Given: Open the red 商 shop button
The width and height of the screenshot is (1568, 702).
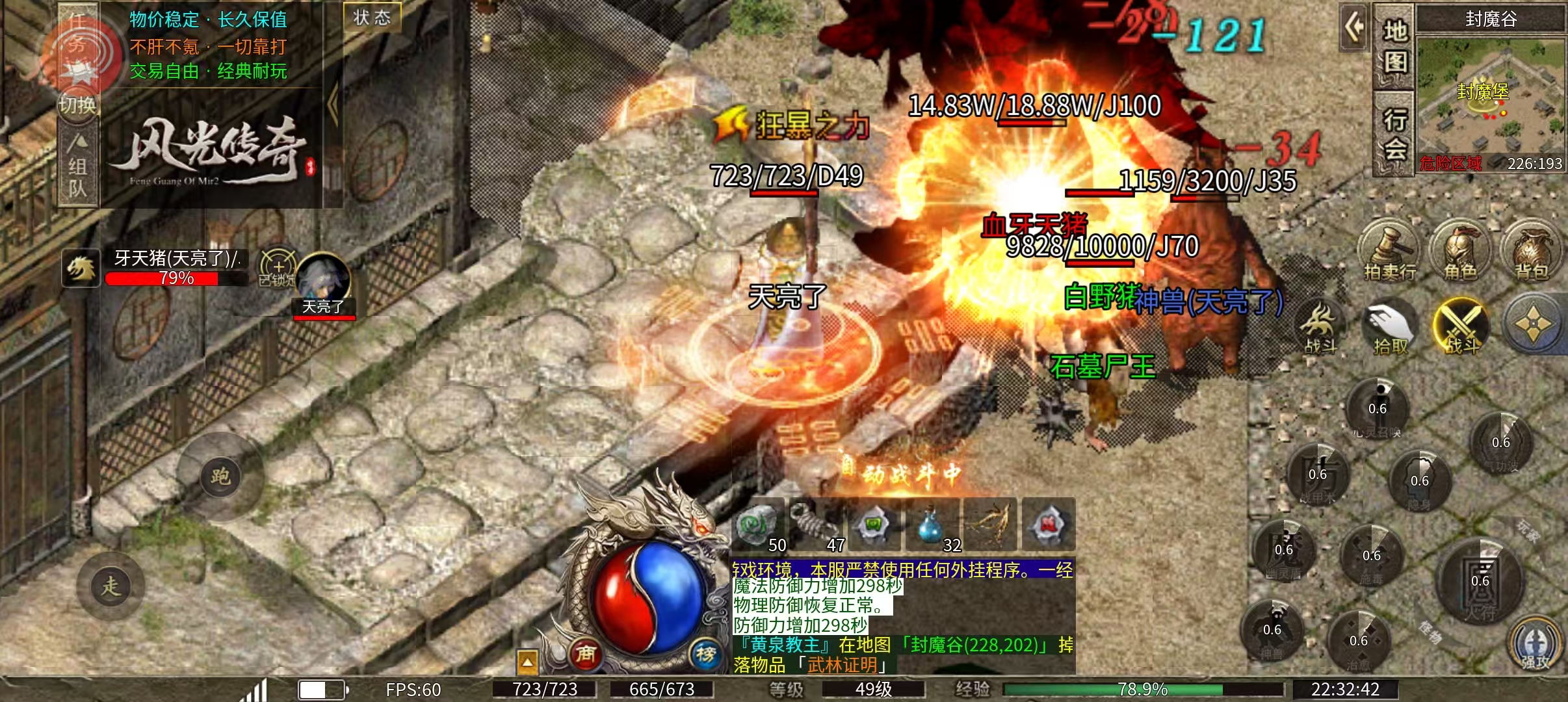Looking at the screenshot, I should tap(586, 653).
